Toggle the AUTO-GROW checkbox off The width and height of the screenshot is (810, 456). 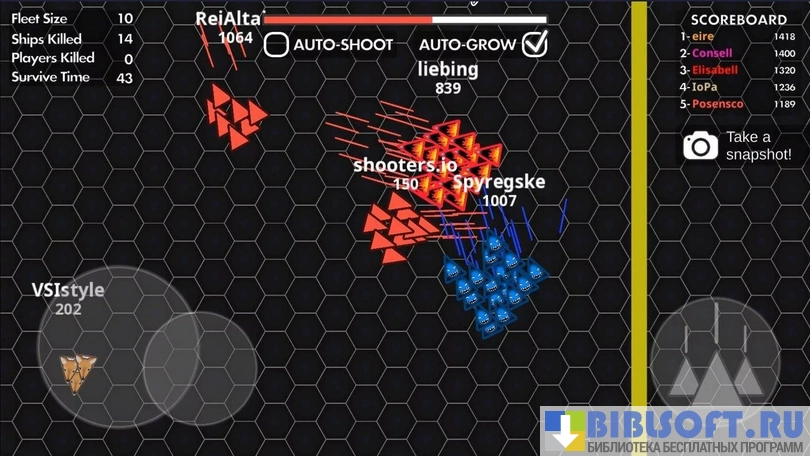pos(536,44)
